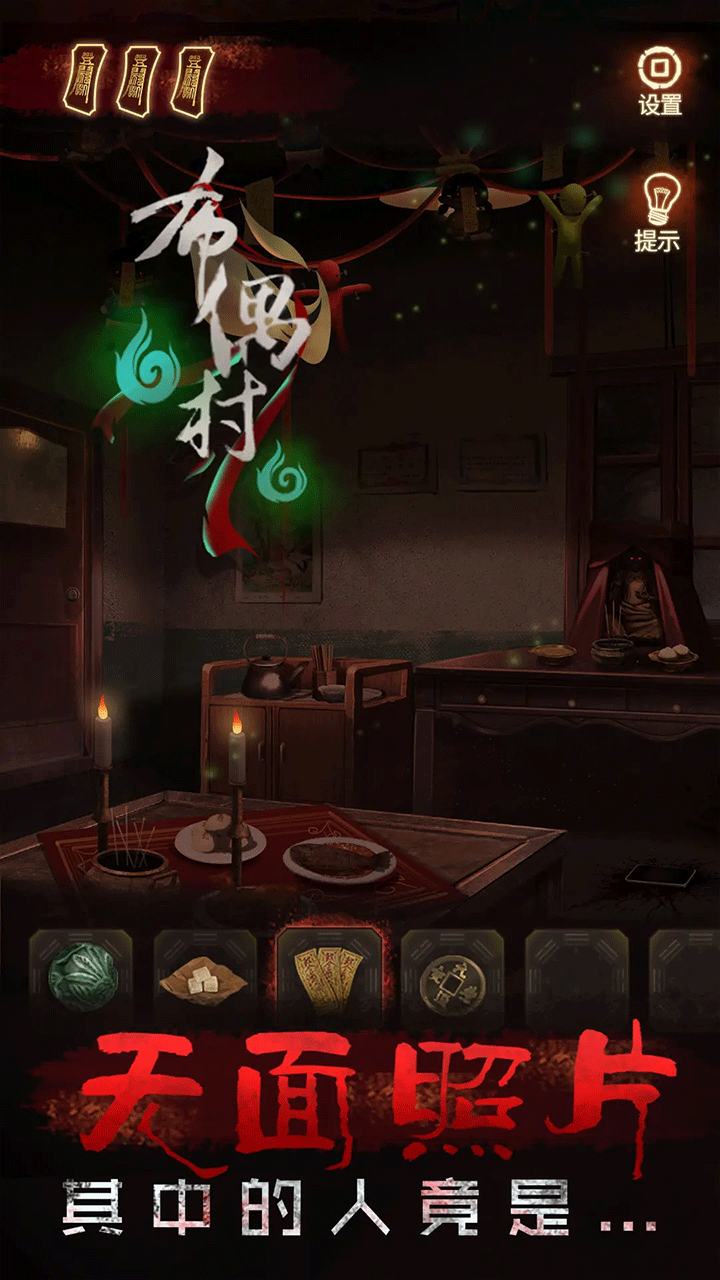This screenshot has width=720, height=1280.
Task: Pick the bronze coin medallion item
Action: pyautogui.click(x=450, y=979)
